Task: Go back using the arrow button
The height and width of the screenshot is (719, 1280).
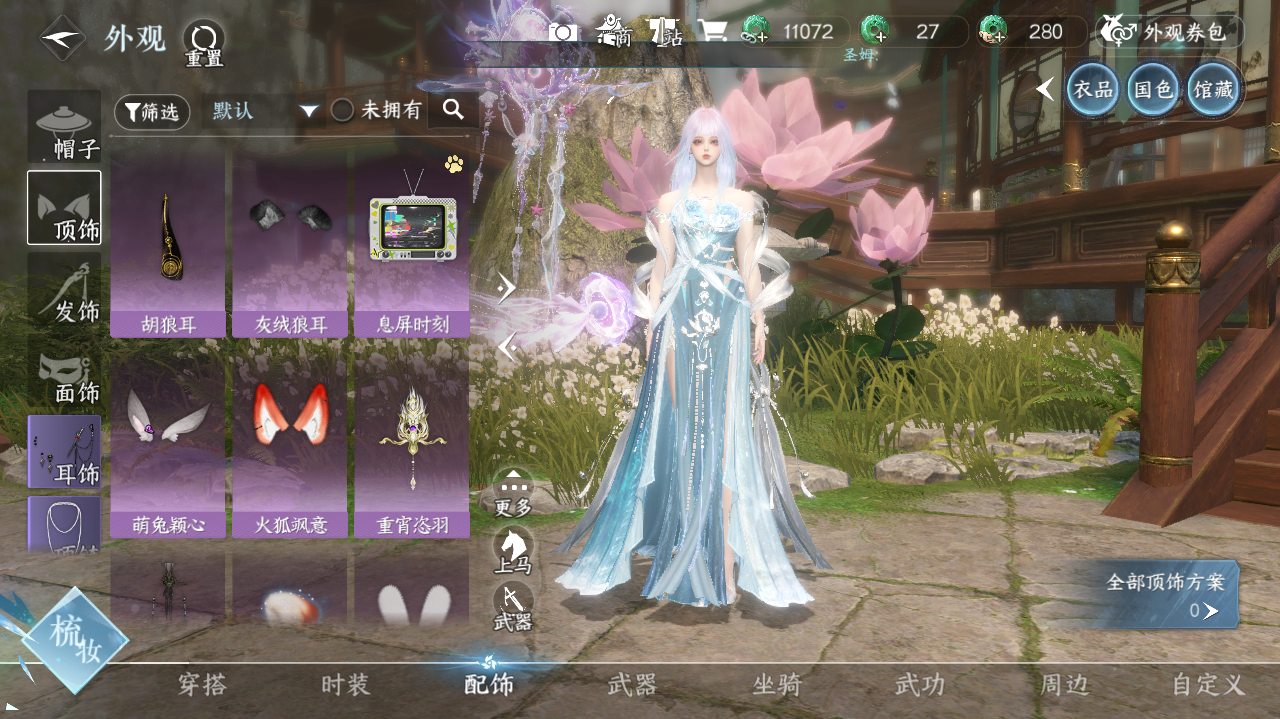Action: tap(62, 38)
